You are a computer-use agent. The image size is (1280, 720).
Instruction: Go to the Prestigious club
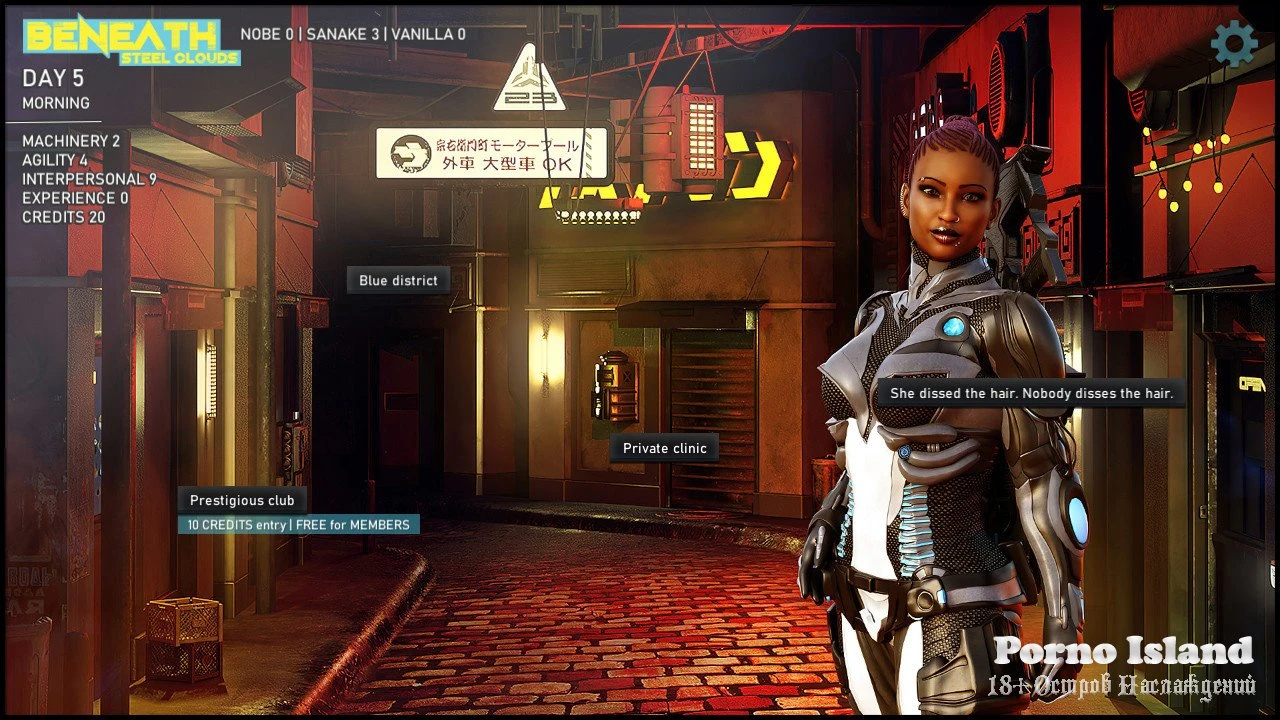(x=242, y=501)
